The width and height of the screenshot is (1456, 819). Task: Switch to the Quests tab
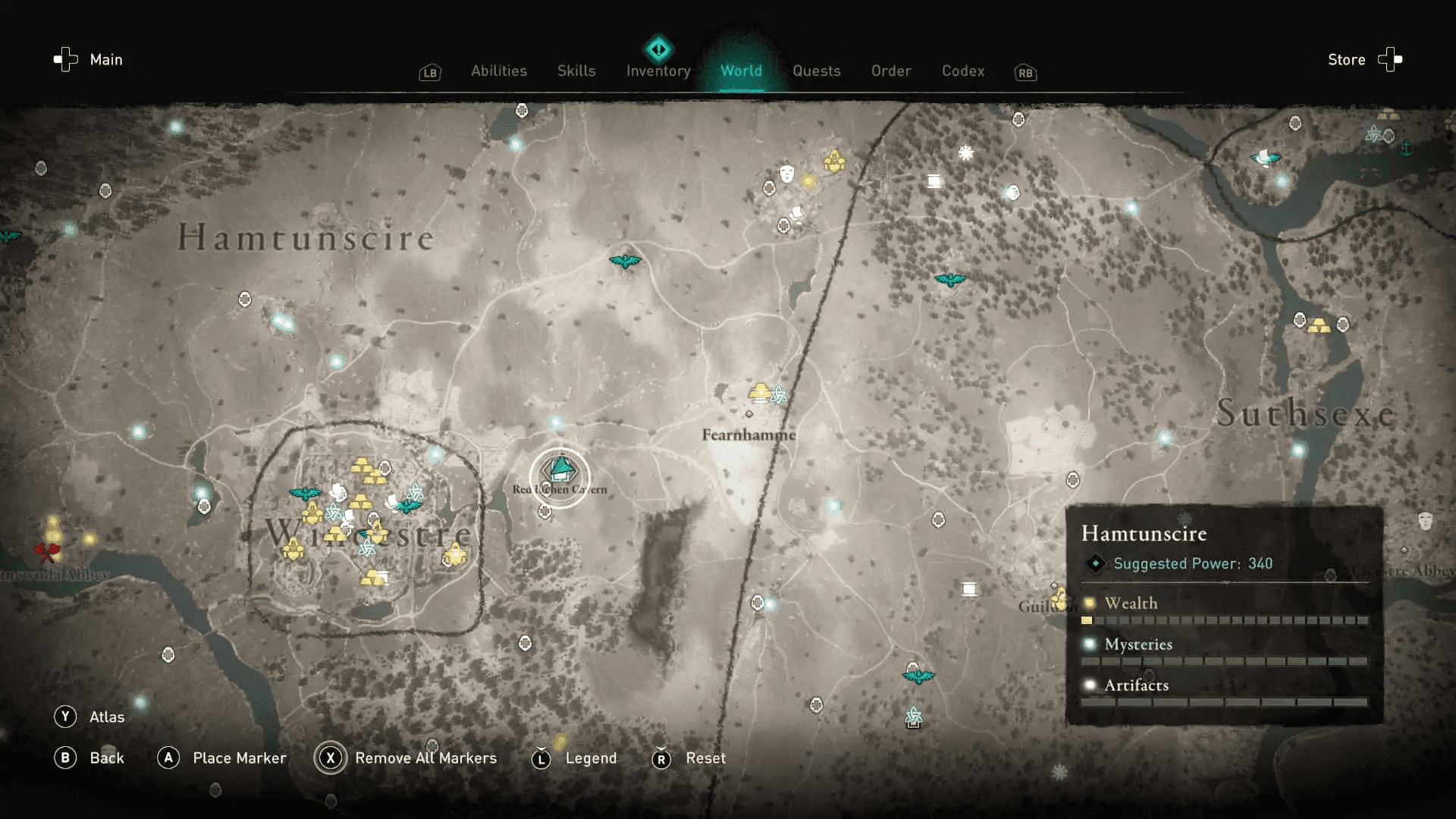click(817, 71)
